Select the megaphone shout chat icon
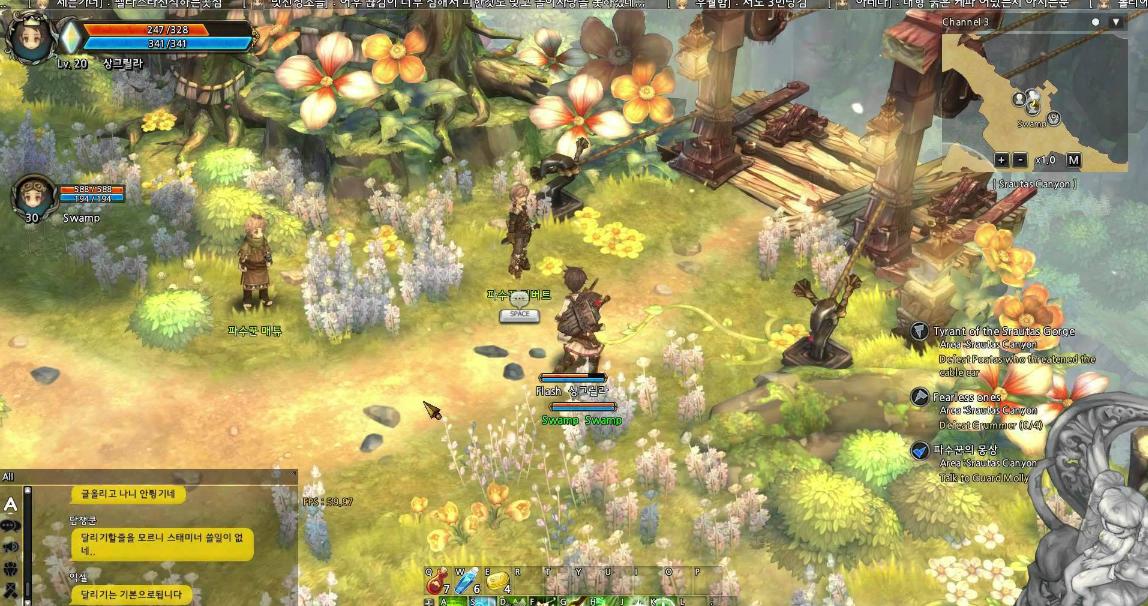Viewport: 1148px width, 606px height. pos(11,547)
